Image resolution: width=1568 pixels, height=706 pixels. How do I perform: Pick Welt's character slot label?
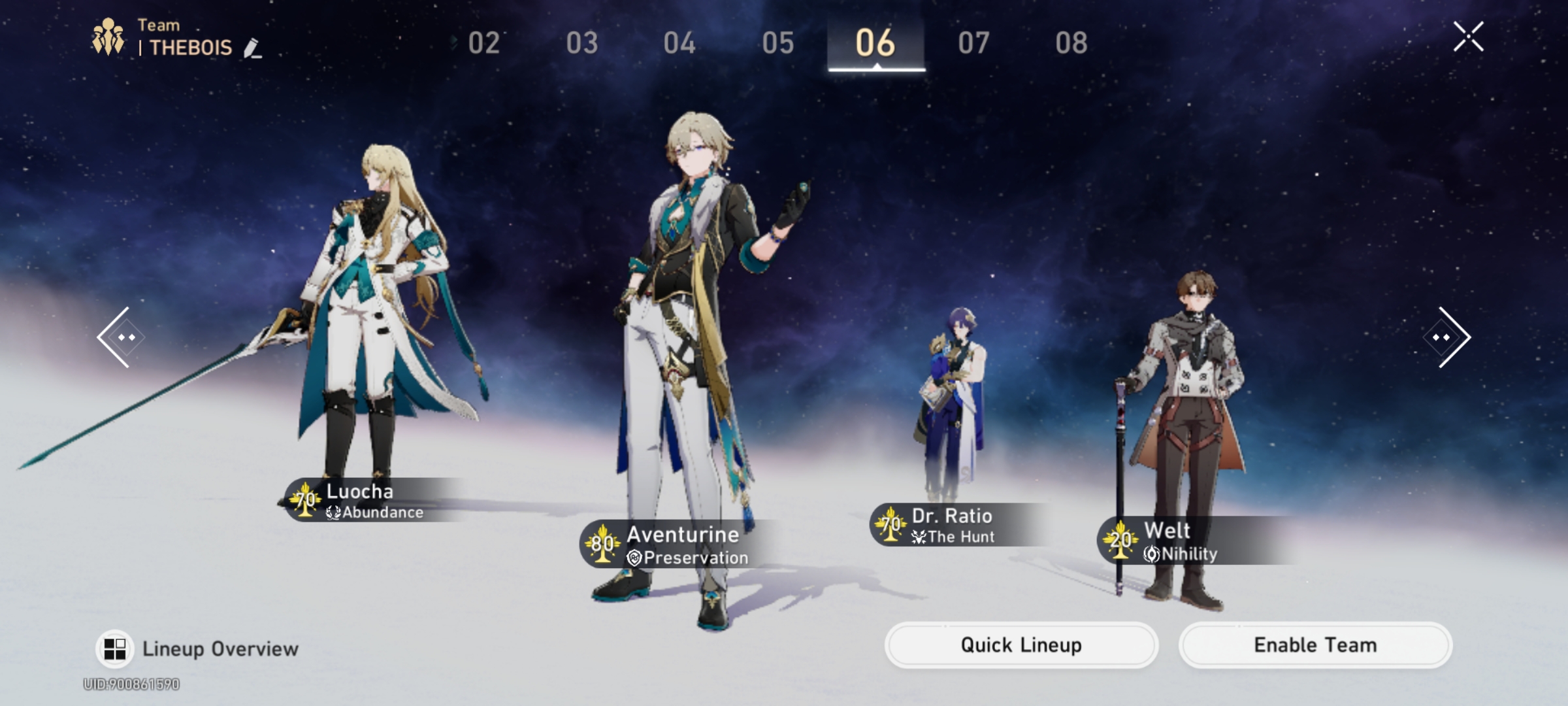(1176, 541)
